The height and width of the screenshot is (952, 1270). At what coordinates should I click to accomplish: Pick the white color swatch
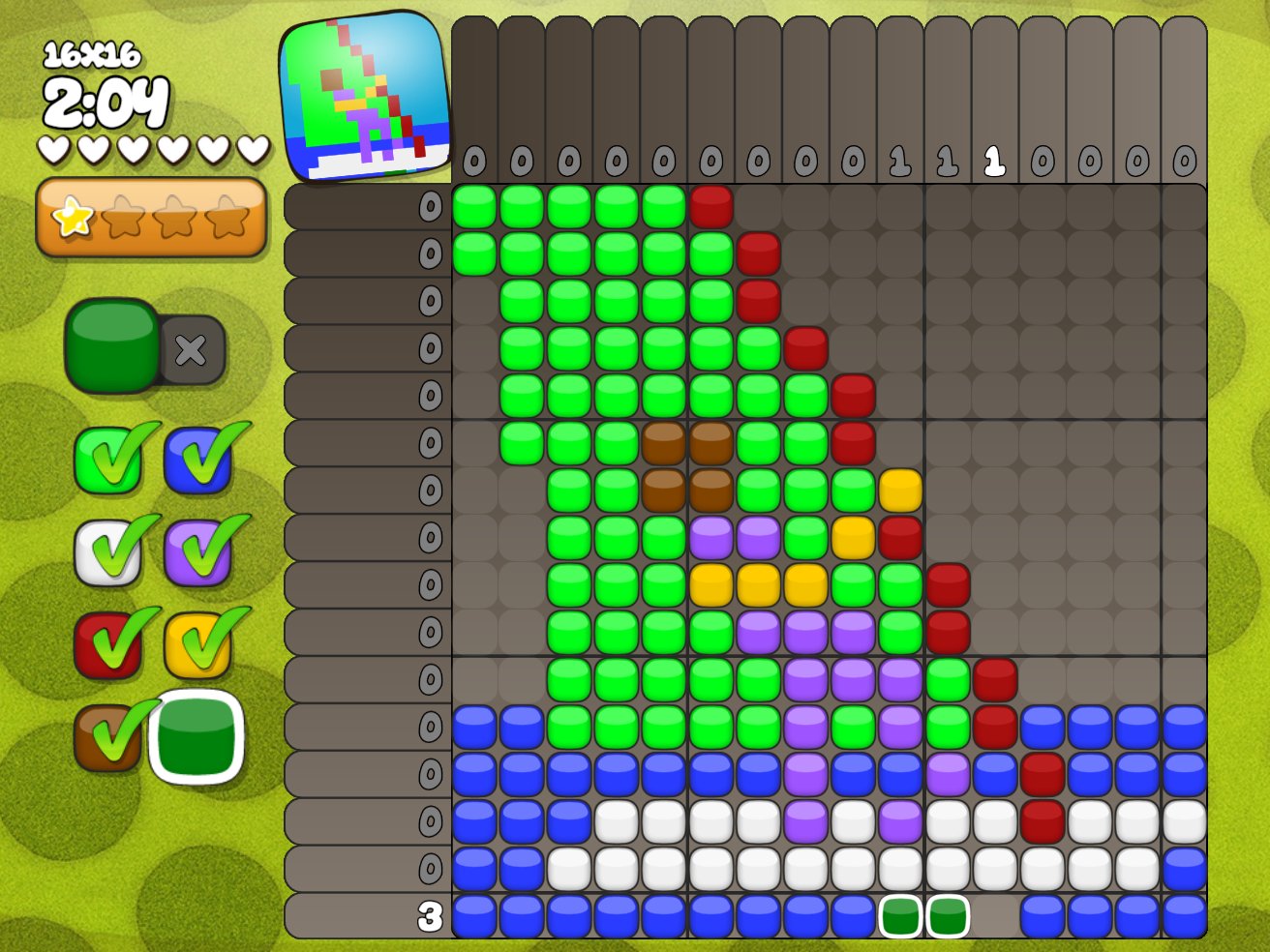106,553
